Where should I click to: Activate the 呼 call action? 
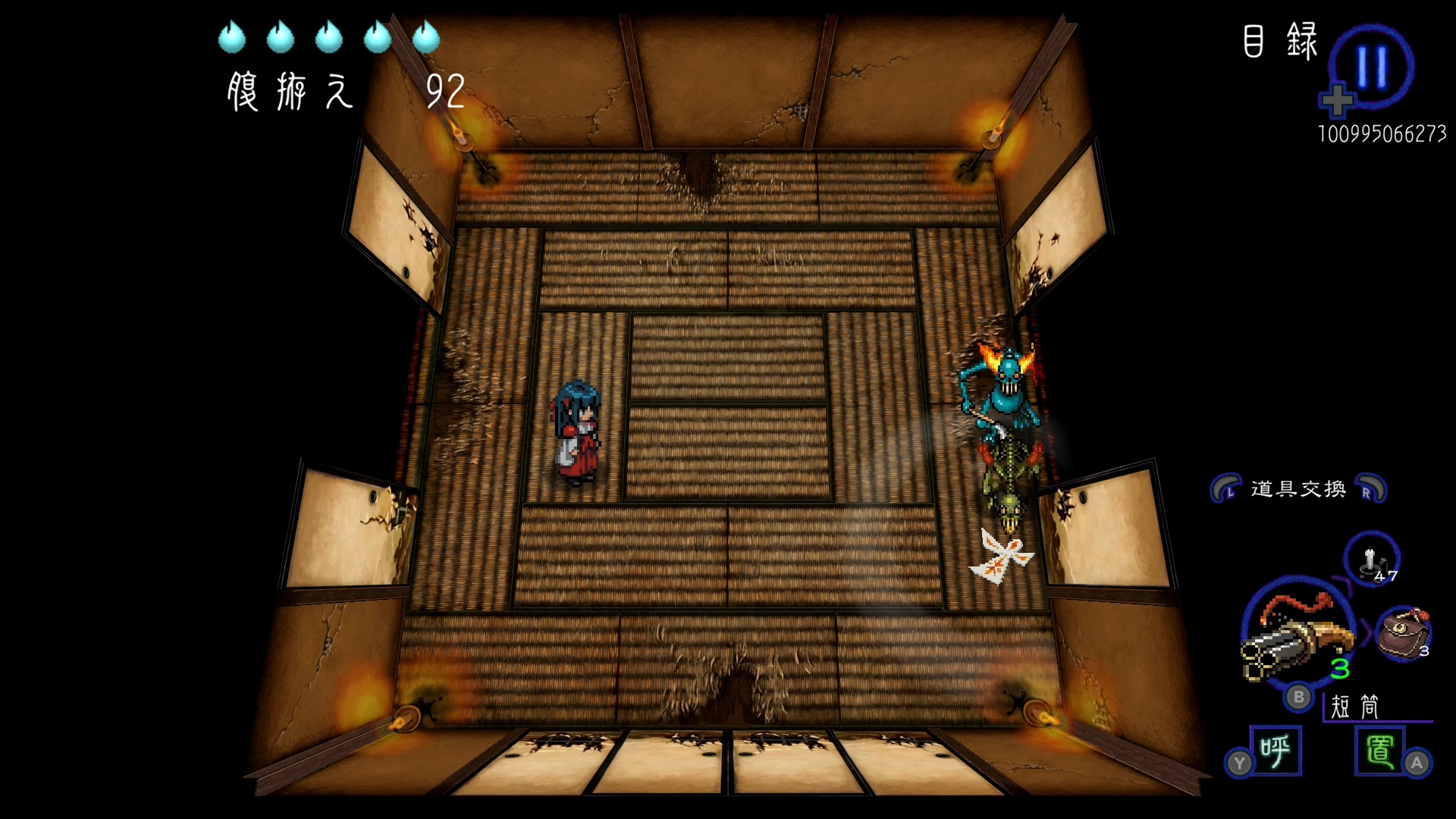coord(1276,751)
